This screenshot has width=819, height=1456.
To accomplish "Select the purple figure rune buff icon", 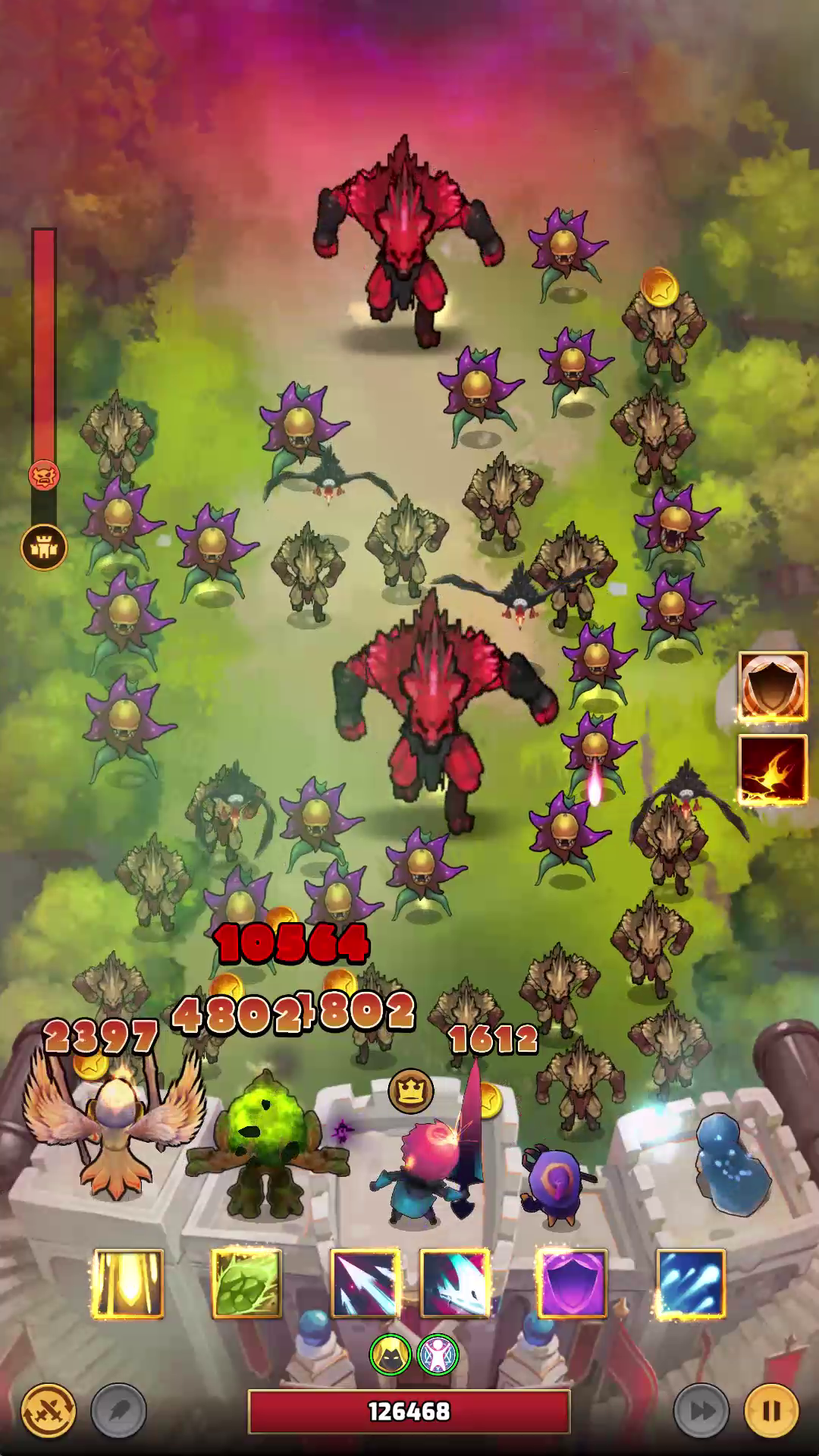I will tap(438, 1355).
